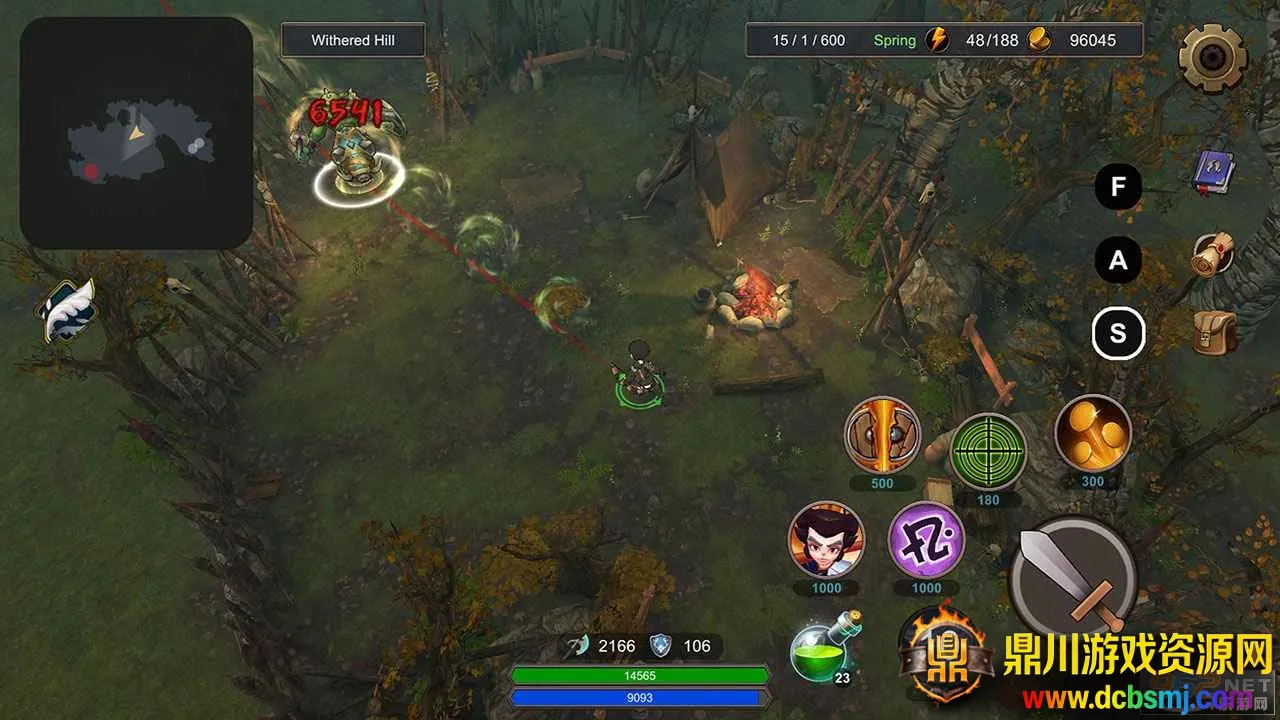The image size is (1280, 720).
Task: Activate the purple rune skill
Action: point(926,540)
